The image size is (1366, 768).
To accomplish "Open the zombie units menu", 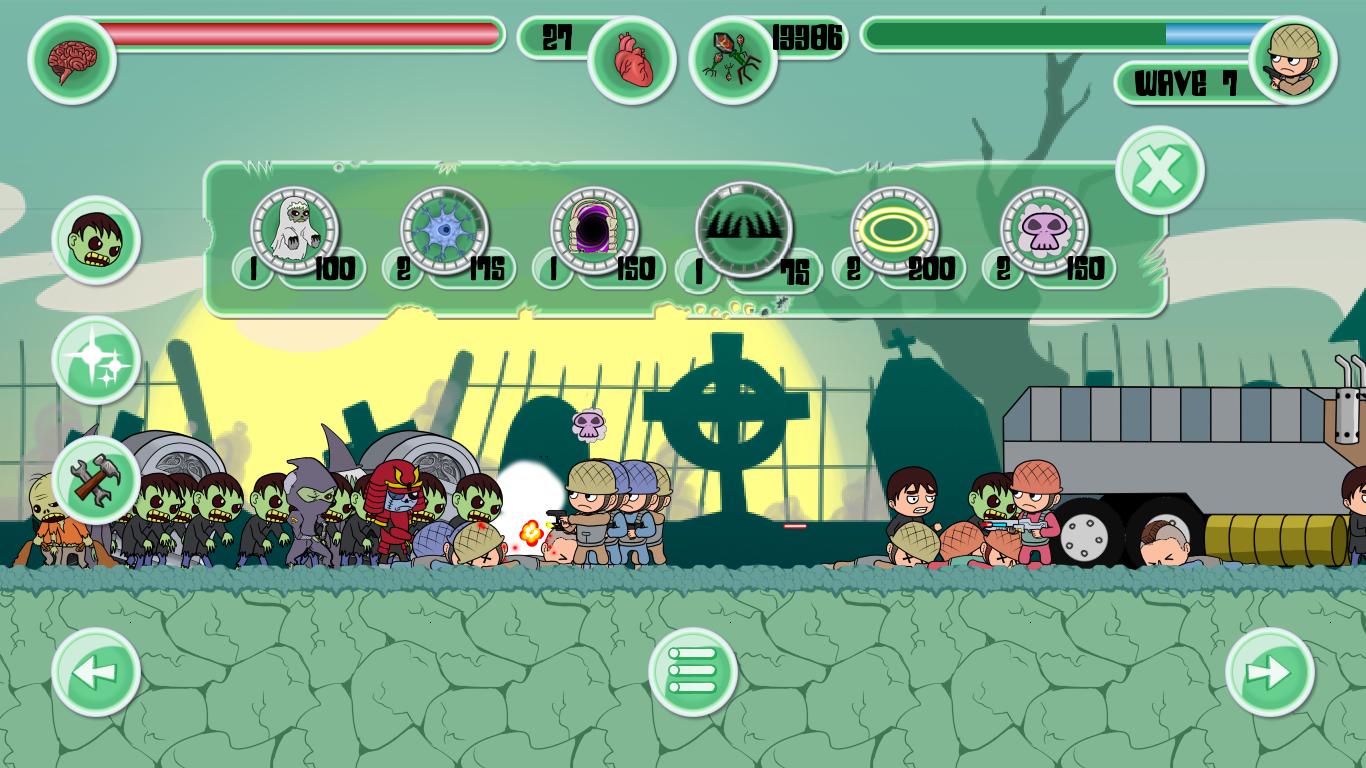I will (x=96, y=241).
